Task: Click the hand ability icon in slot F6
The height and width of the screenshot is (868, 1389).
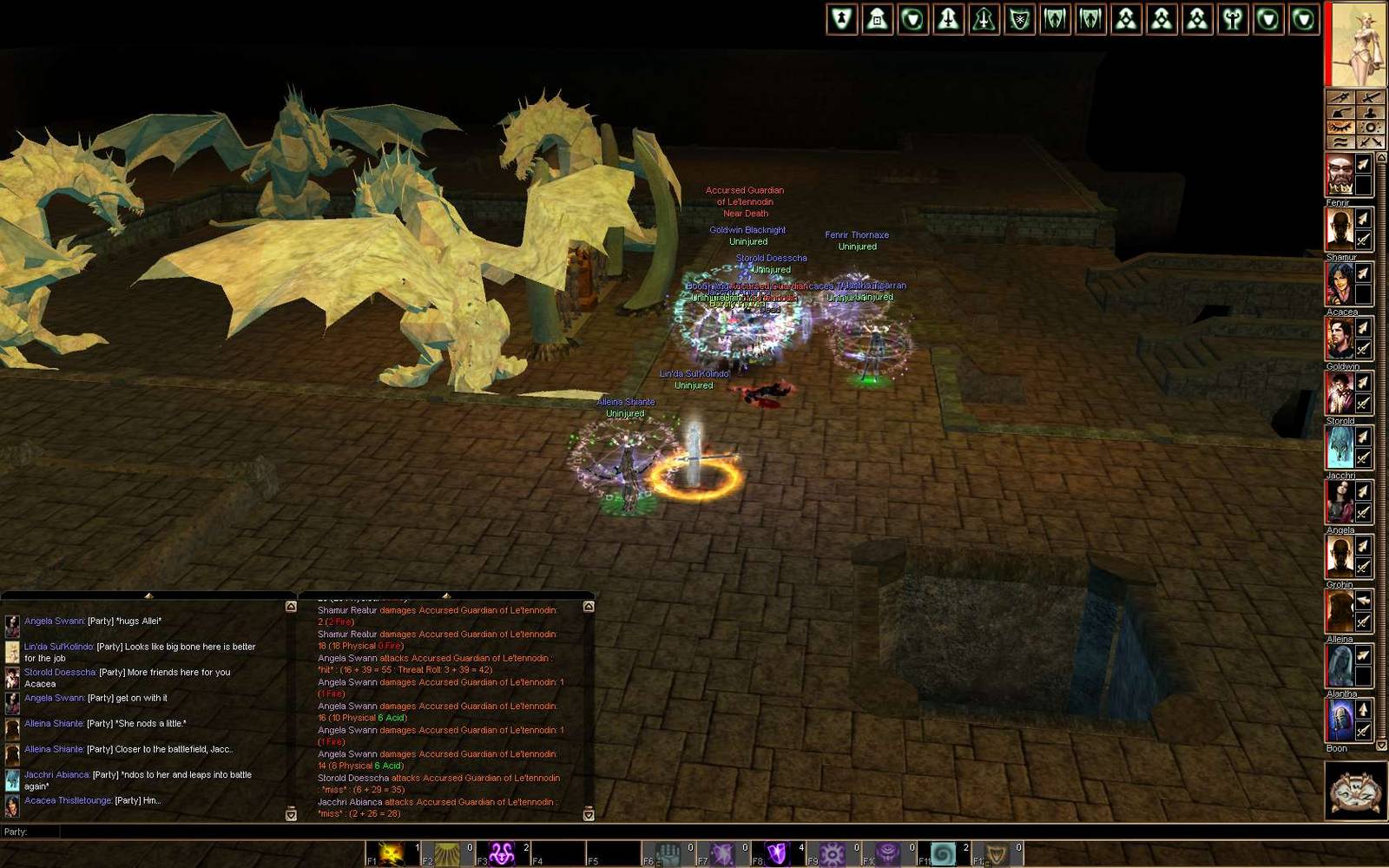Action: coord(668,851)
